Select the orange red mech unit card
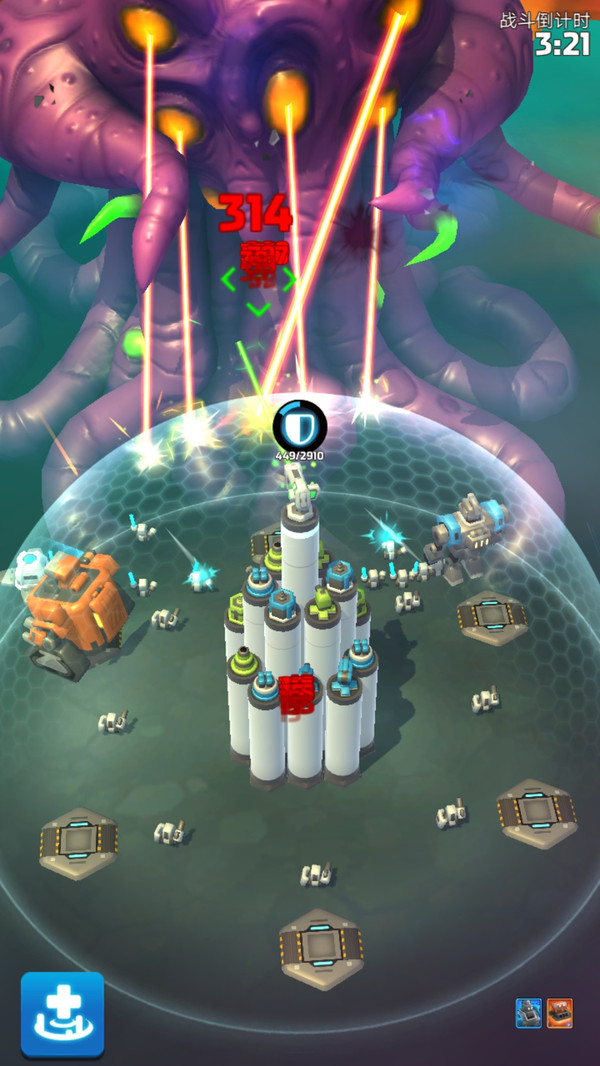The width and height of the screenshot is (600, 1066). point(560,1013)
